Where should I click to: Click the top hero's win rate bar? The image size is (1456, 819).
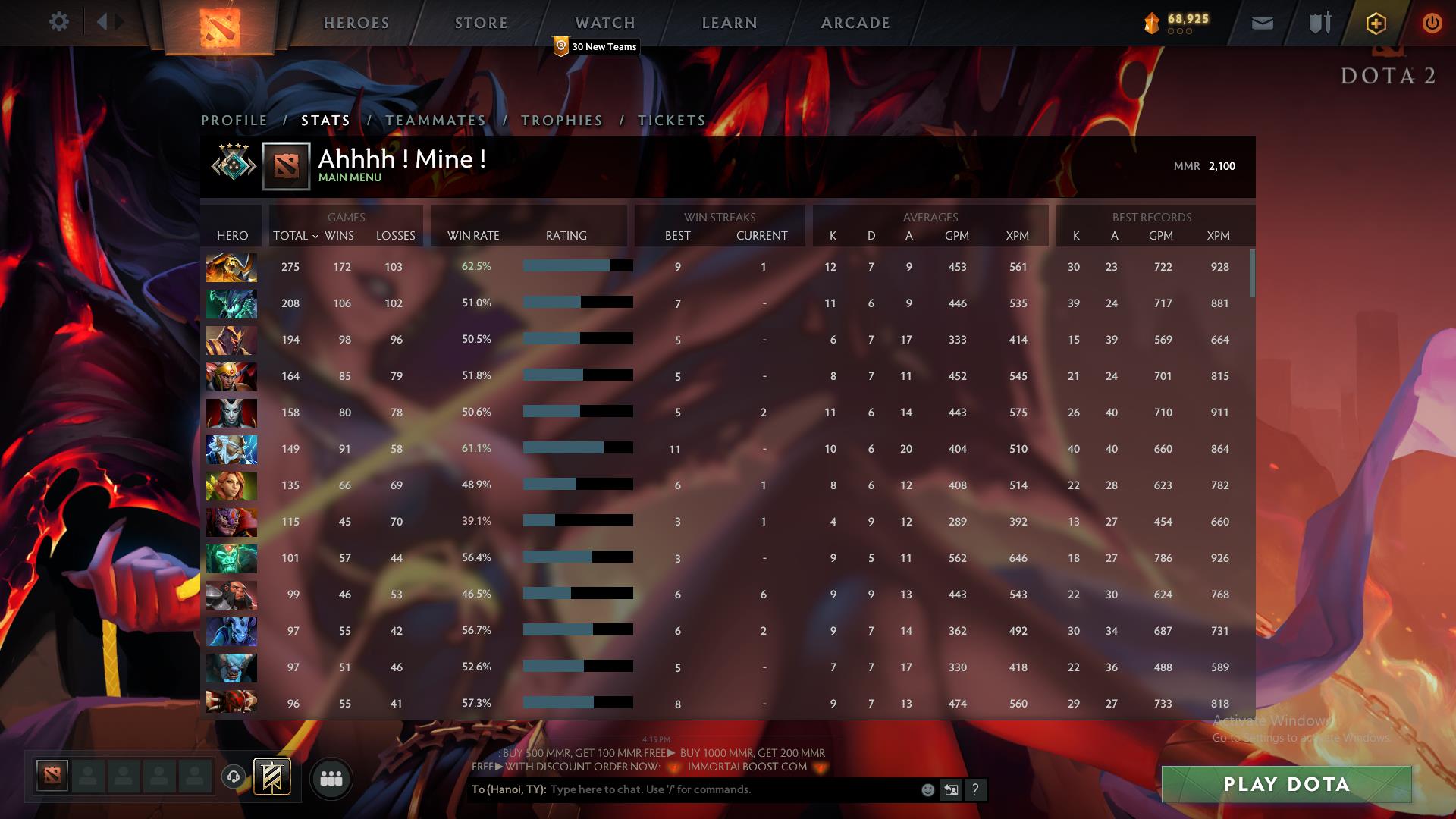tap(576, 267)
